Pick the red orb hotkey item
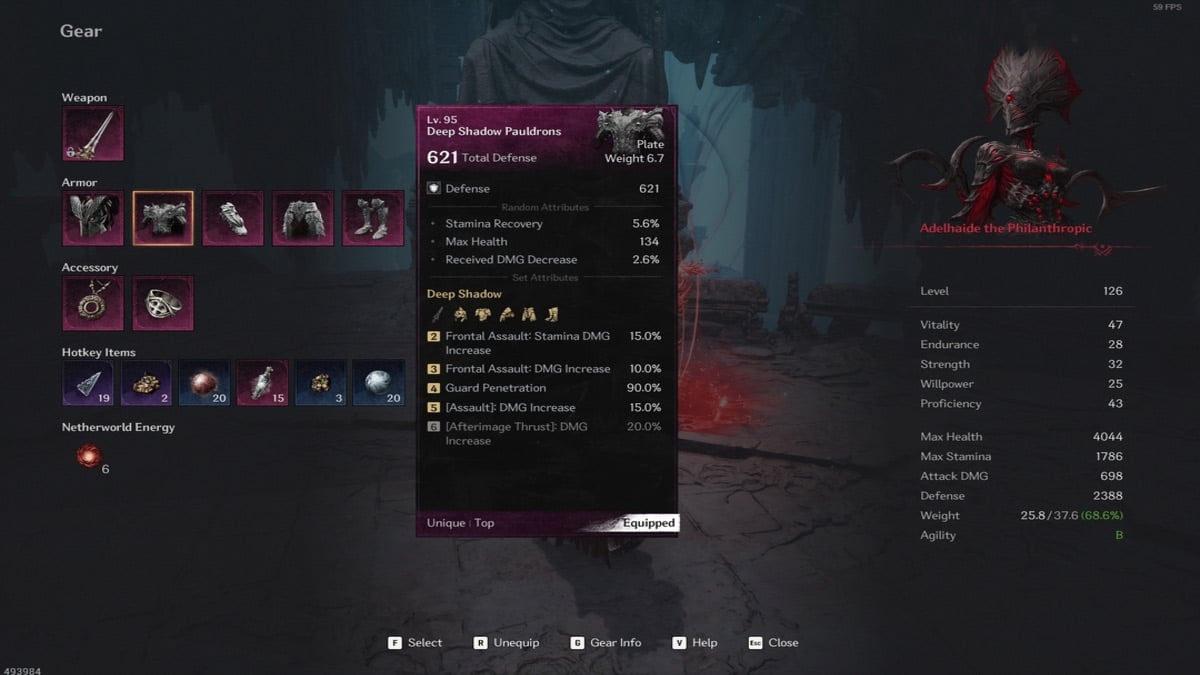This screenshot has width=1200, height=675. tap(205, 383)
